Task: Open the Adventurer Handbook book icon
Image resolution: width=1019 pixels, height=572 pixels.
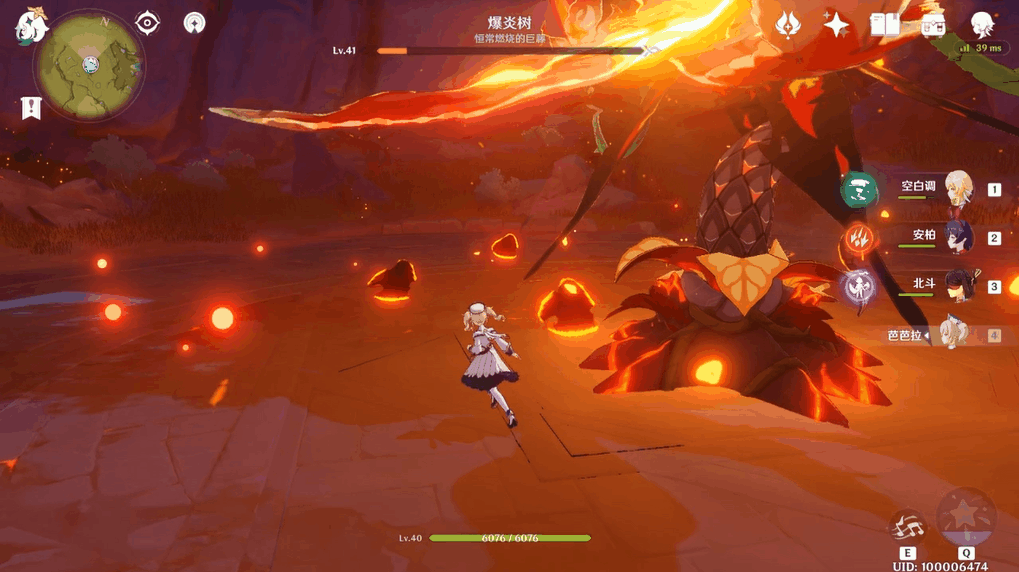Action: pos(885,24)
